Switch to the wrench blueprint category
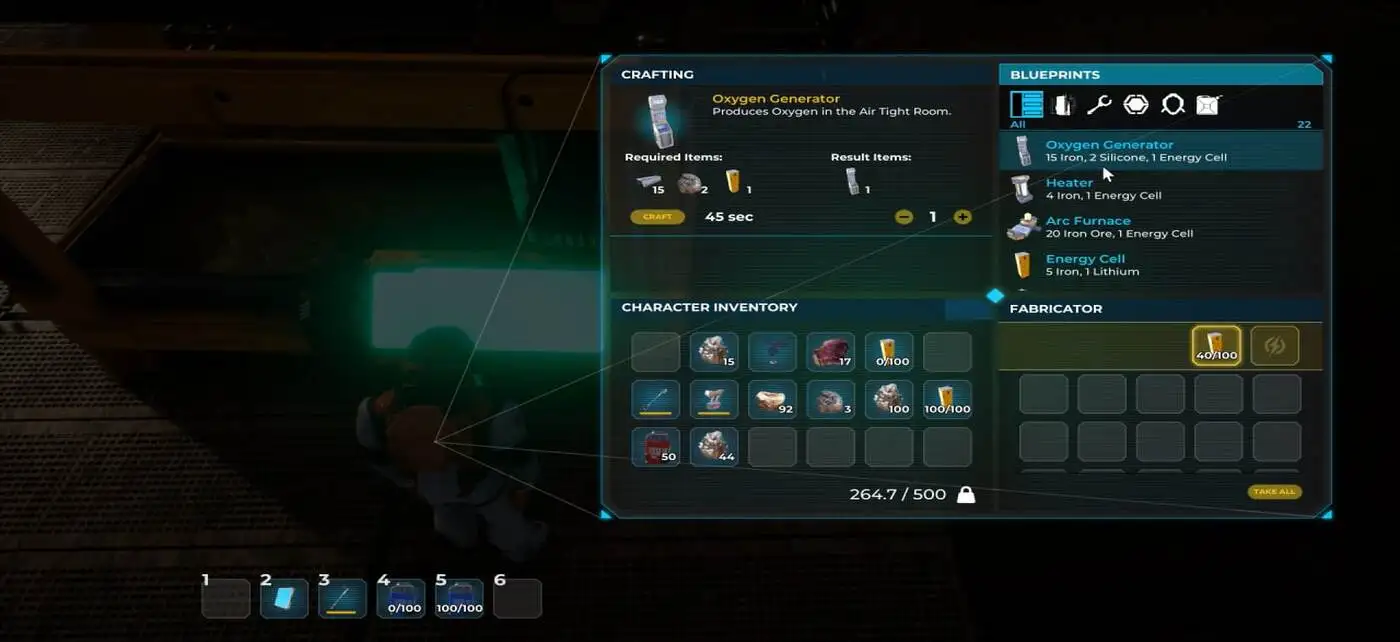Viewport: 1400px width, 642px height. click(x=1099, y=105)
